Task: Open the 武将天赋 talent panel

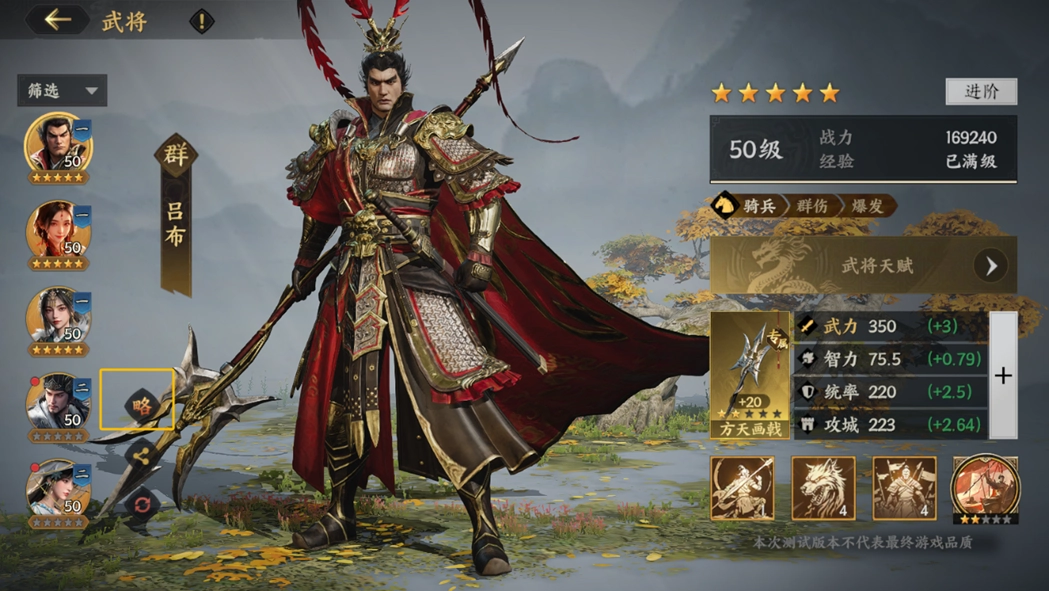Action: pos(864,266)
